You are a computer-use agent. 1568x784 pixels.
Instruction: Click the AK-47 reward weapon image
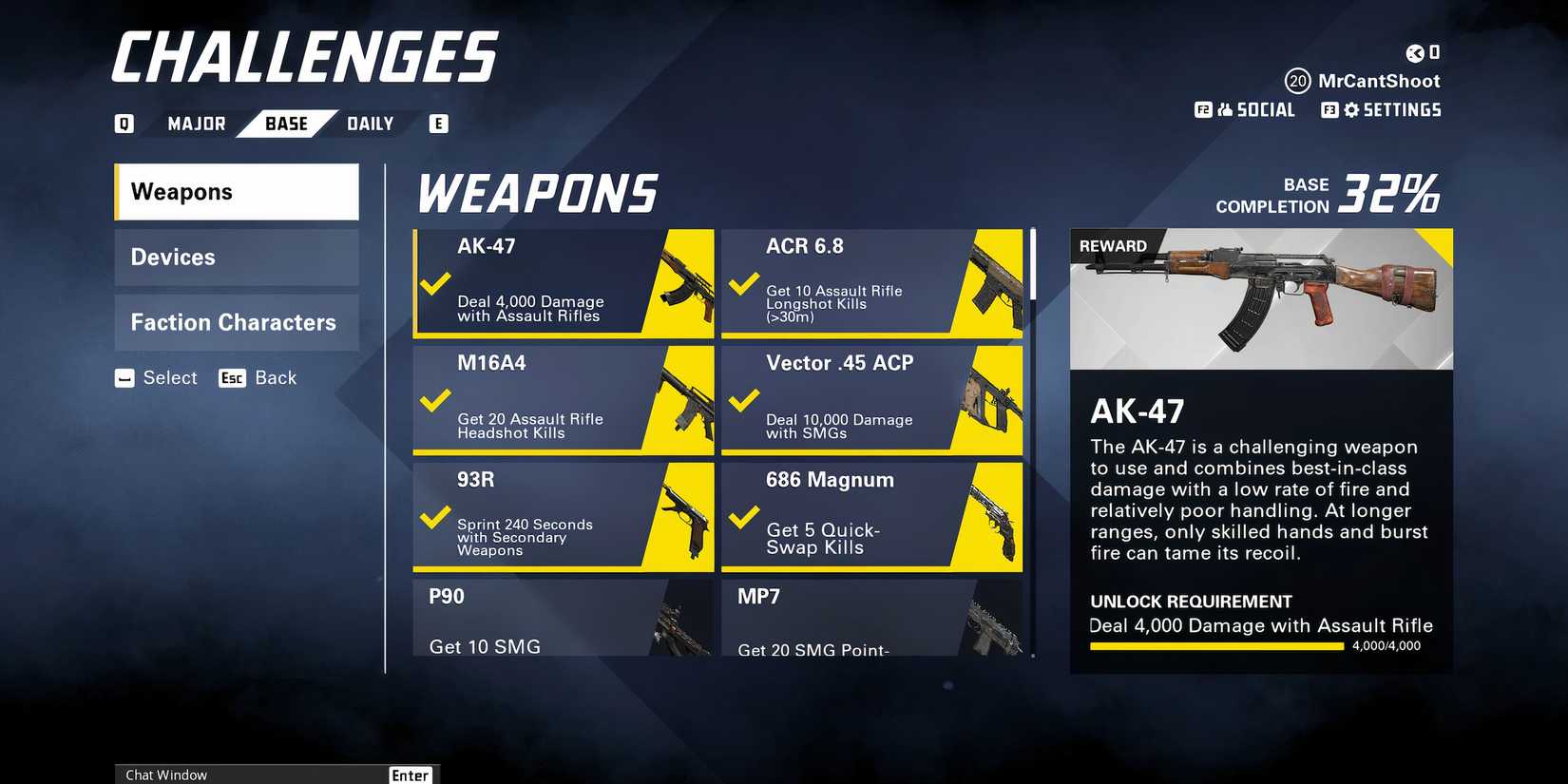[x=1260, y=297]
